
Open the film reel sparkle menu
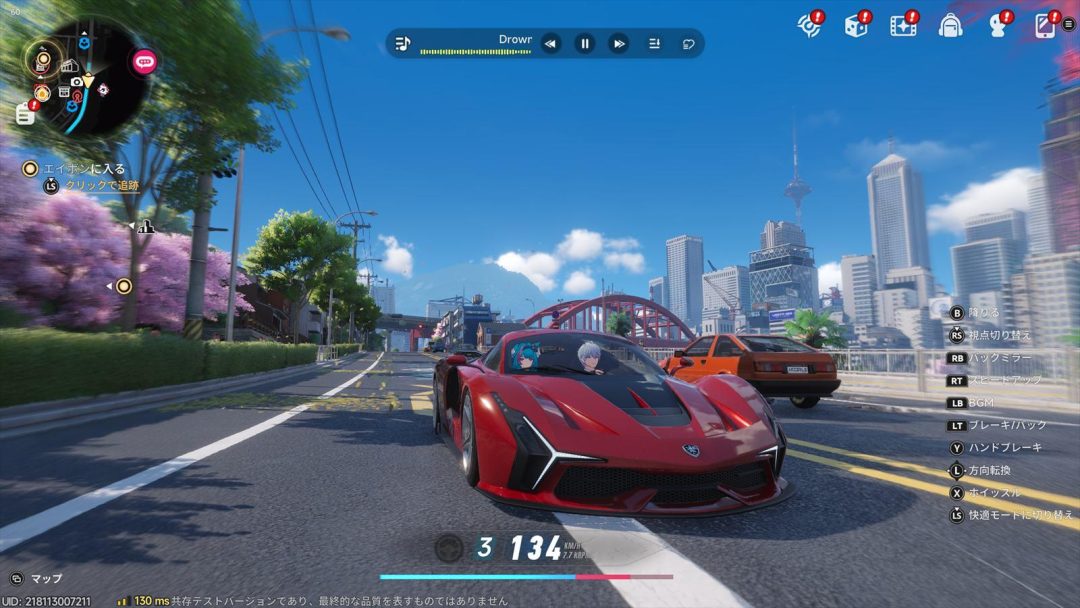coord(903,25)
